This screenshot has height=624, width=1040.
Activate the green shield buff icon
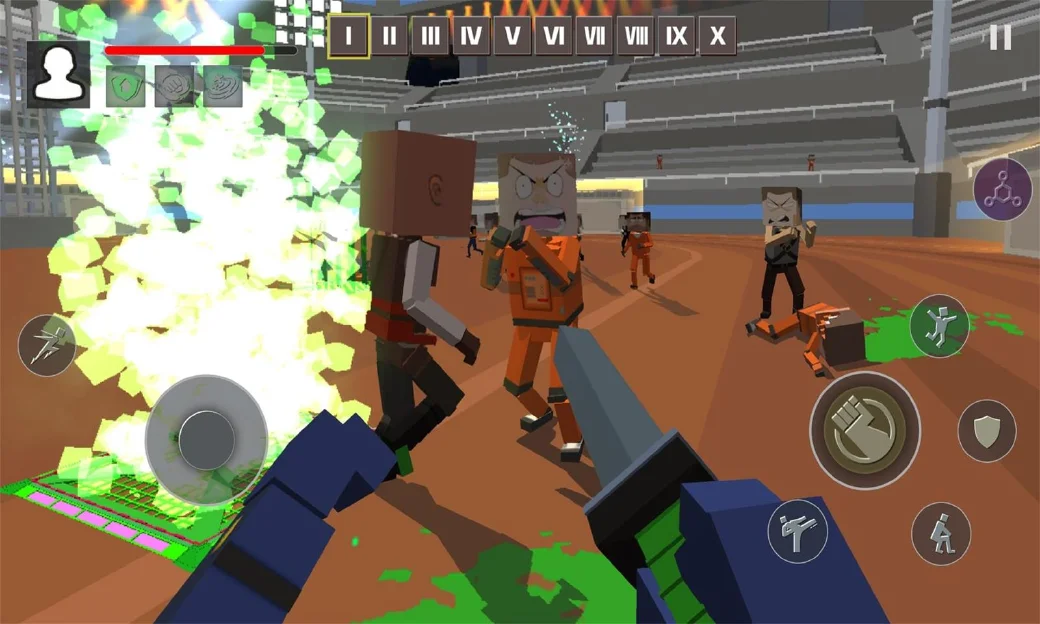point(125,87)
